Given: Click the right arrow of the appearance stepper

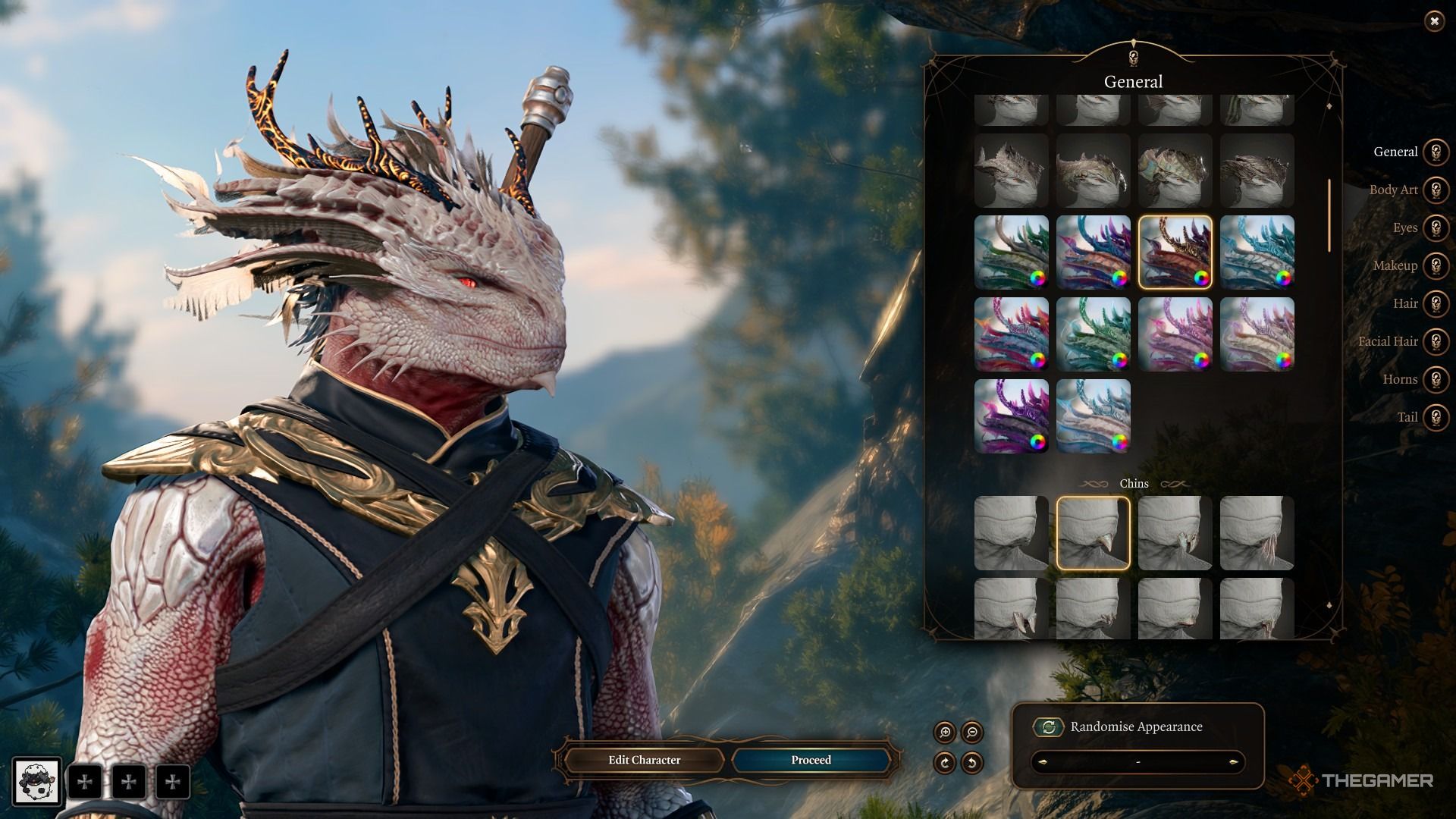Looking at the screenshot, I should (1233, 762).
